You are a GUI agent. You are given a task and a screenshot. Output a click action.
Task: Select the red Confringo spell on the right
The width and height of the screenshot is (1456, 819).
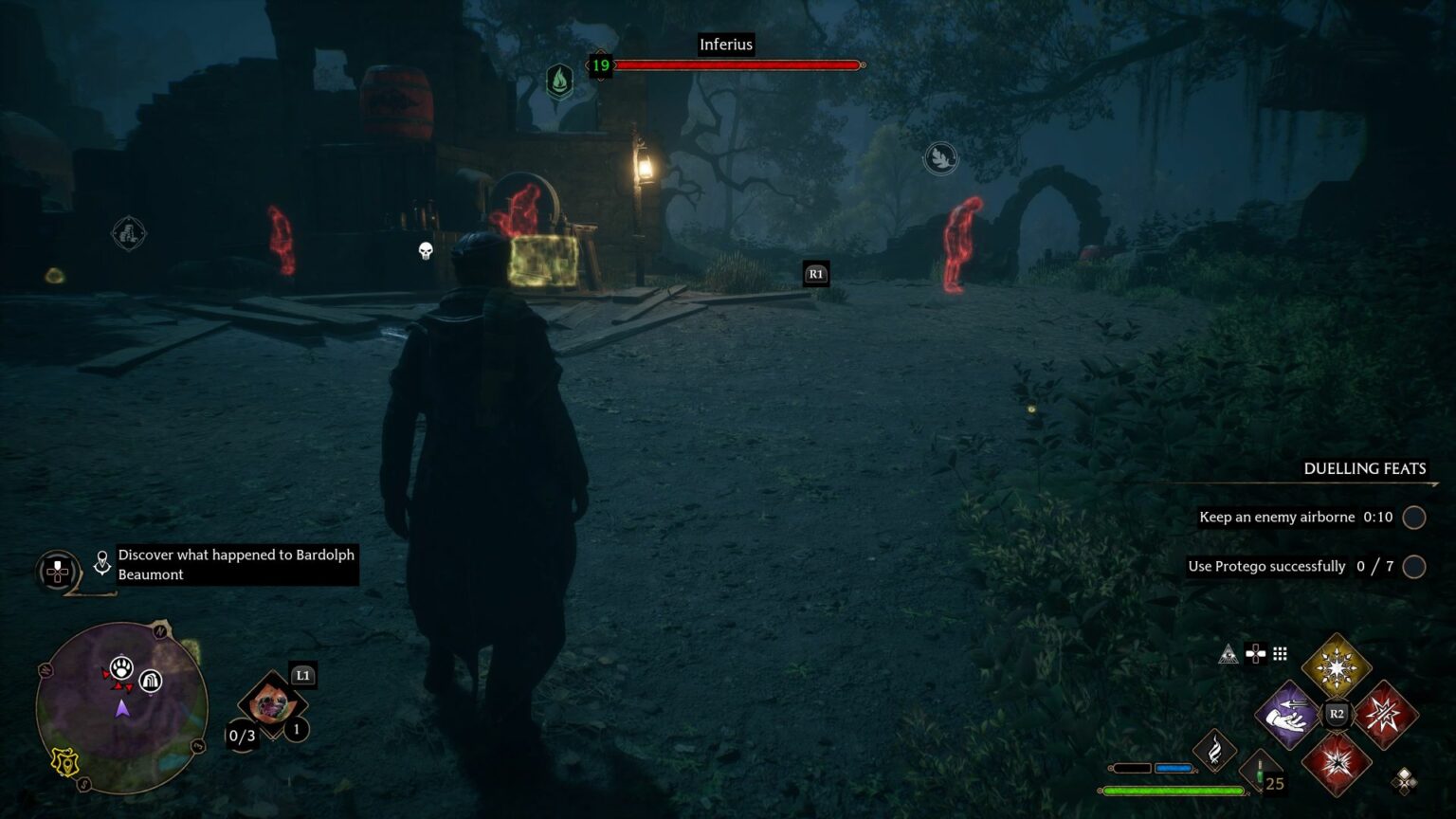tap(1384, 713)
